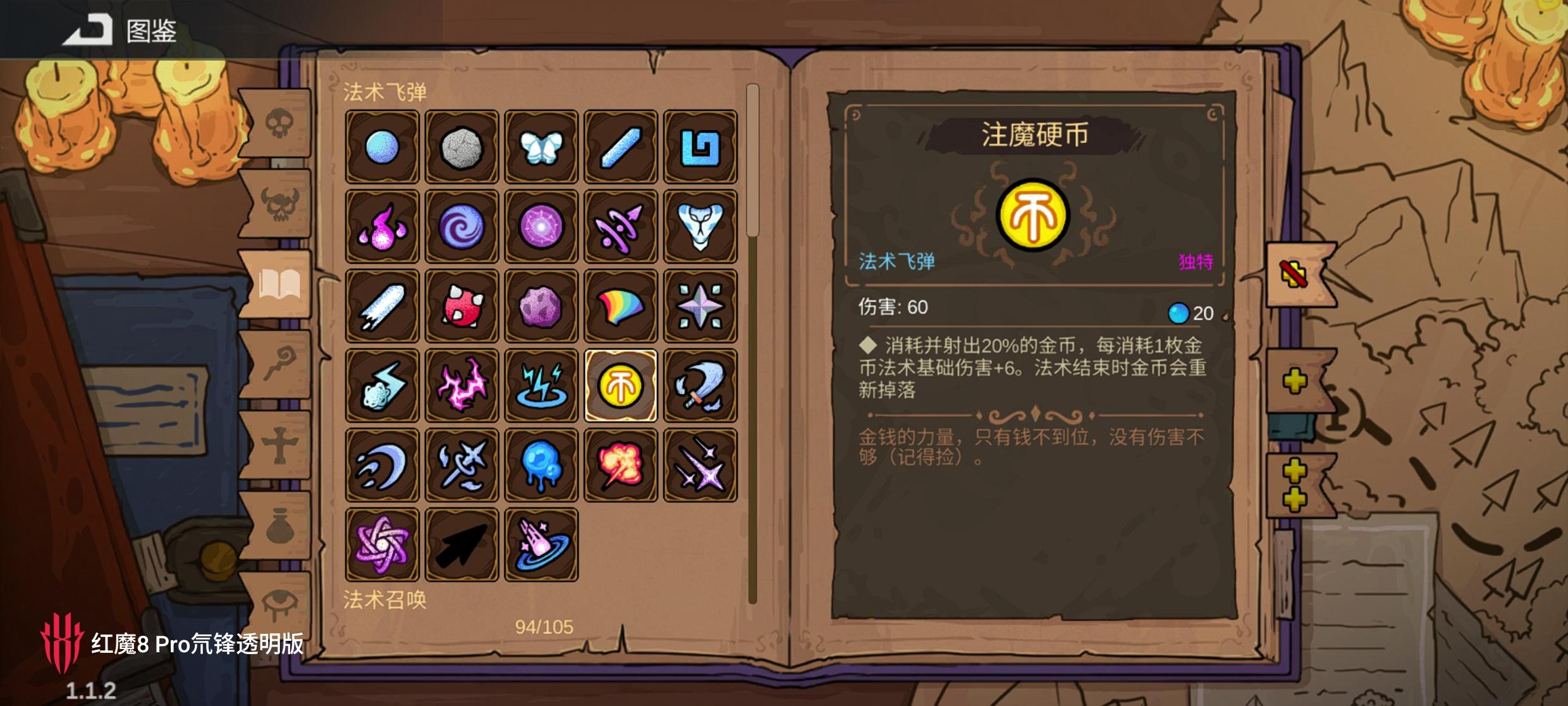Viewport: 1568px width, 706px height.
Task: Select the rainbow projectile spell
Action: [x=622, y=307]
